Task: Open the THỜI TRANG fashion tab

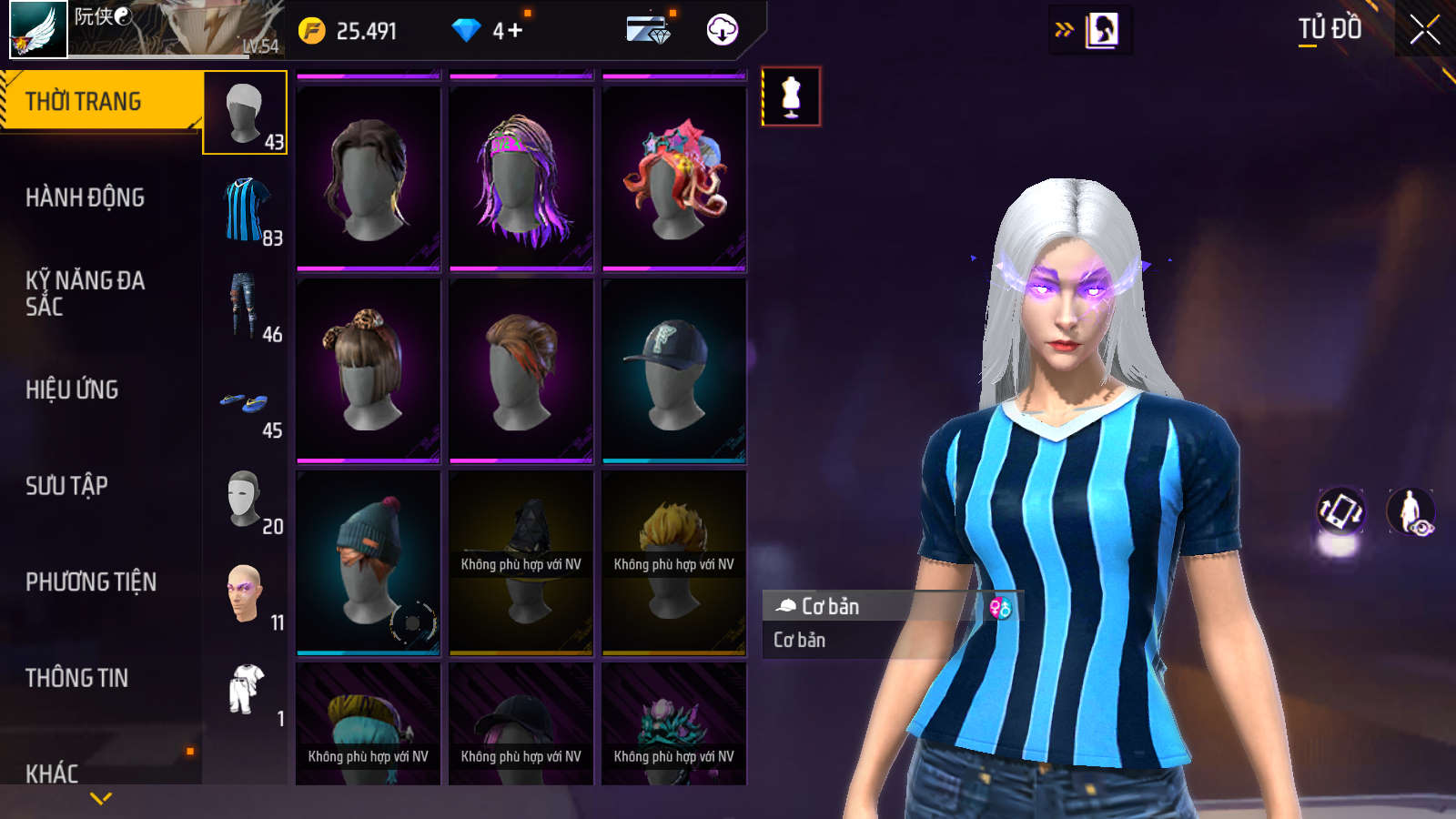Action: click(100, 101)
